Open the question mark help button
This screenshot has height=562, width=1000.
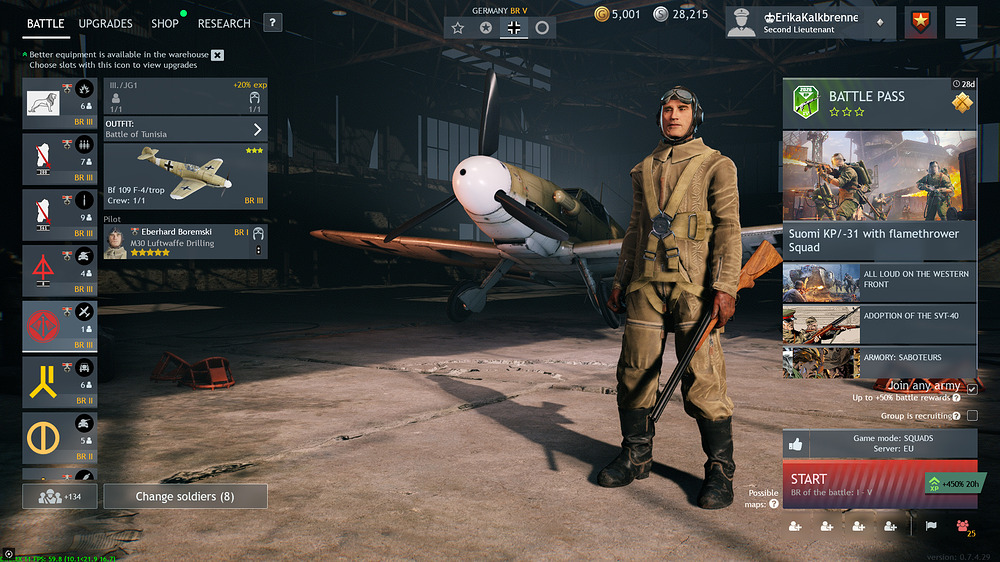coord(273,23)
